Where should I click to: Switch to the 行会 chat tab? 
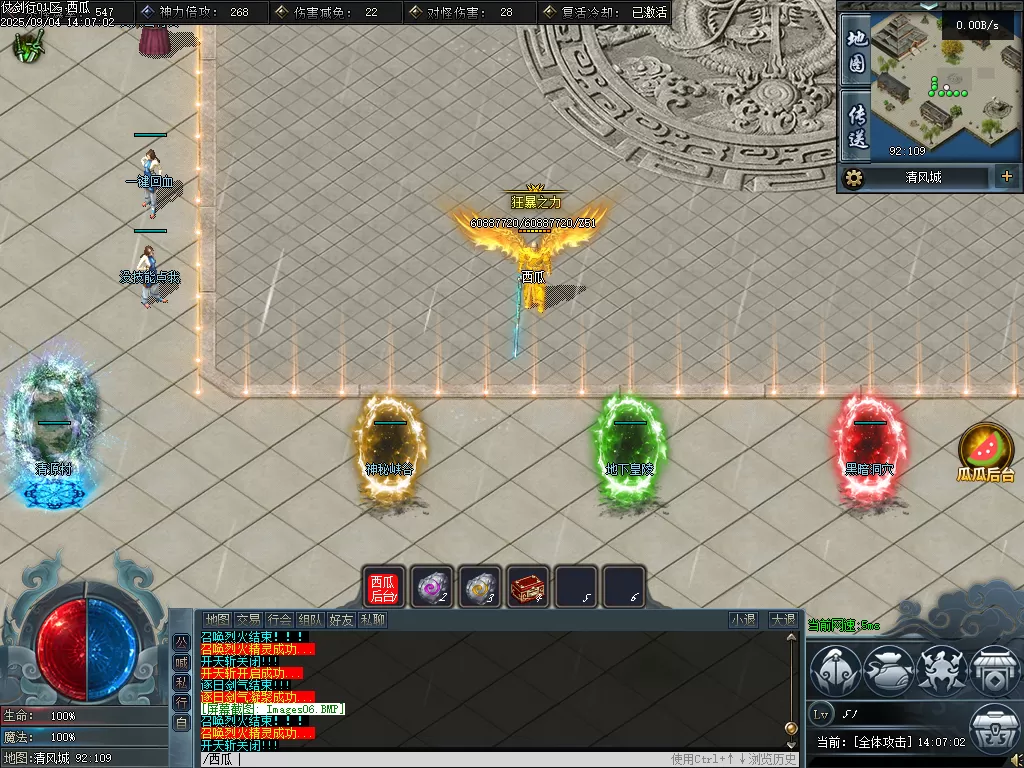(x=280, y=620)
